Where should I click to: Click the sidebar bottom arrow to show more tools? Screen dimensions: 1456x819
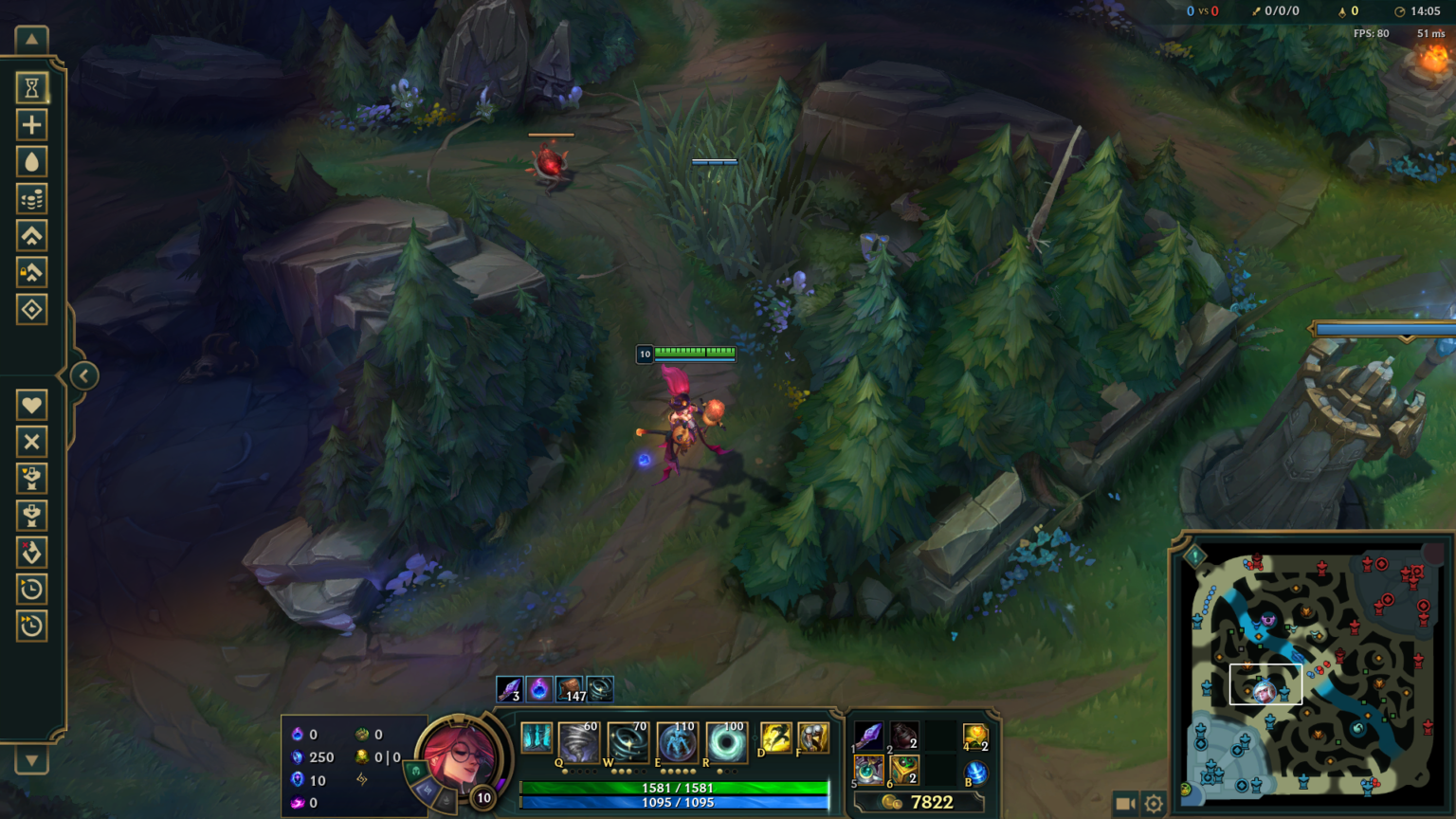31,760
